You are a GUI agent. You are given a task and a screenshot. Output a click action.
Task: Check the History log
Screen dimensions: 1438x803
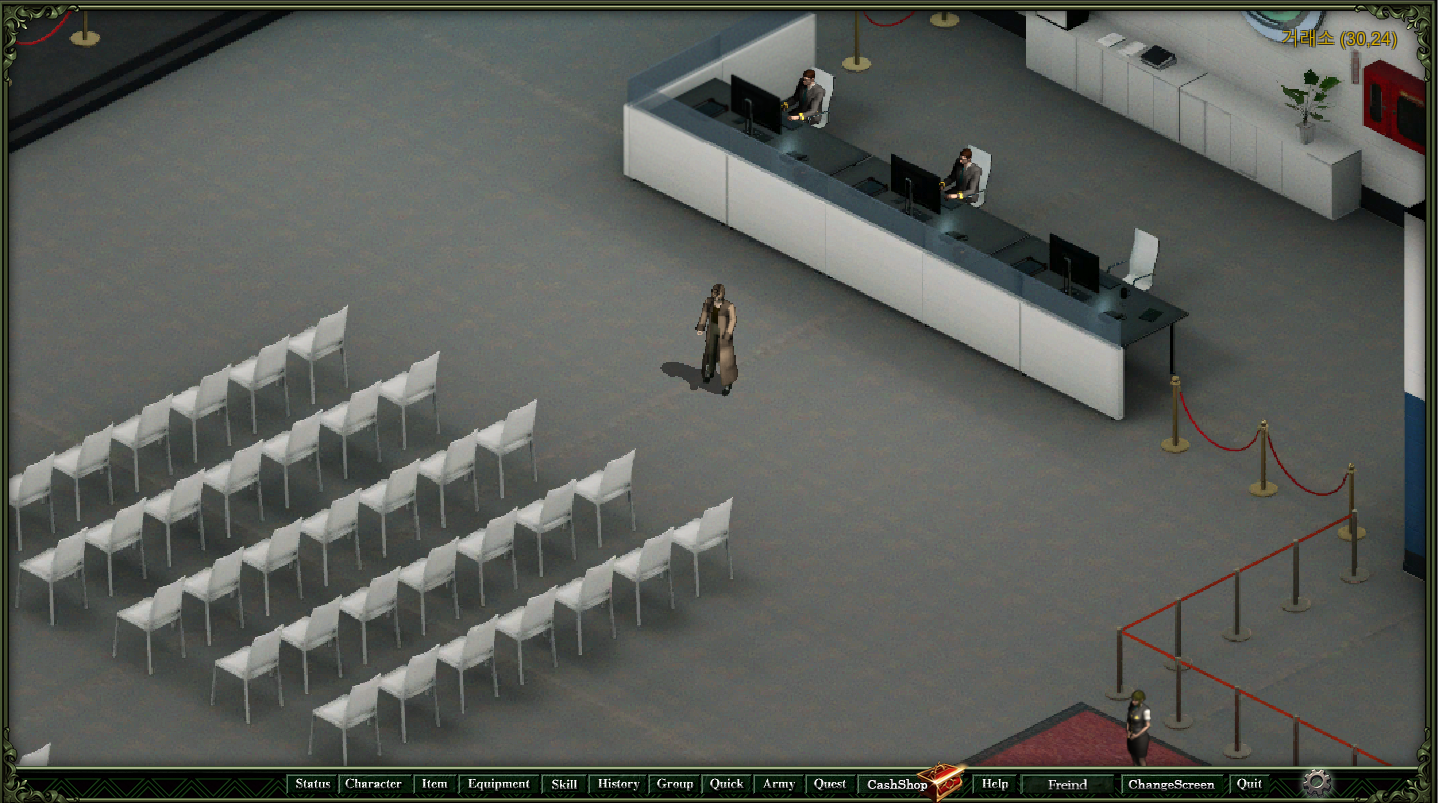click(618, 784)
